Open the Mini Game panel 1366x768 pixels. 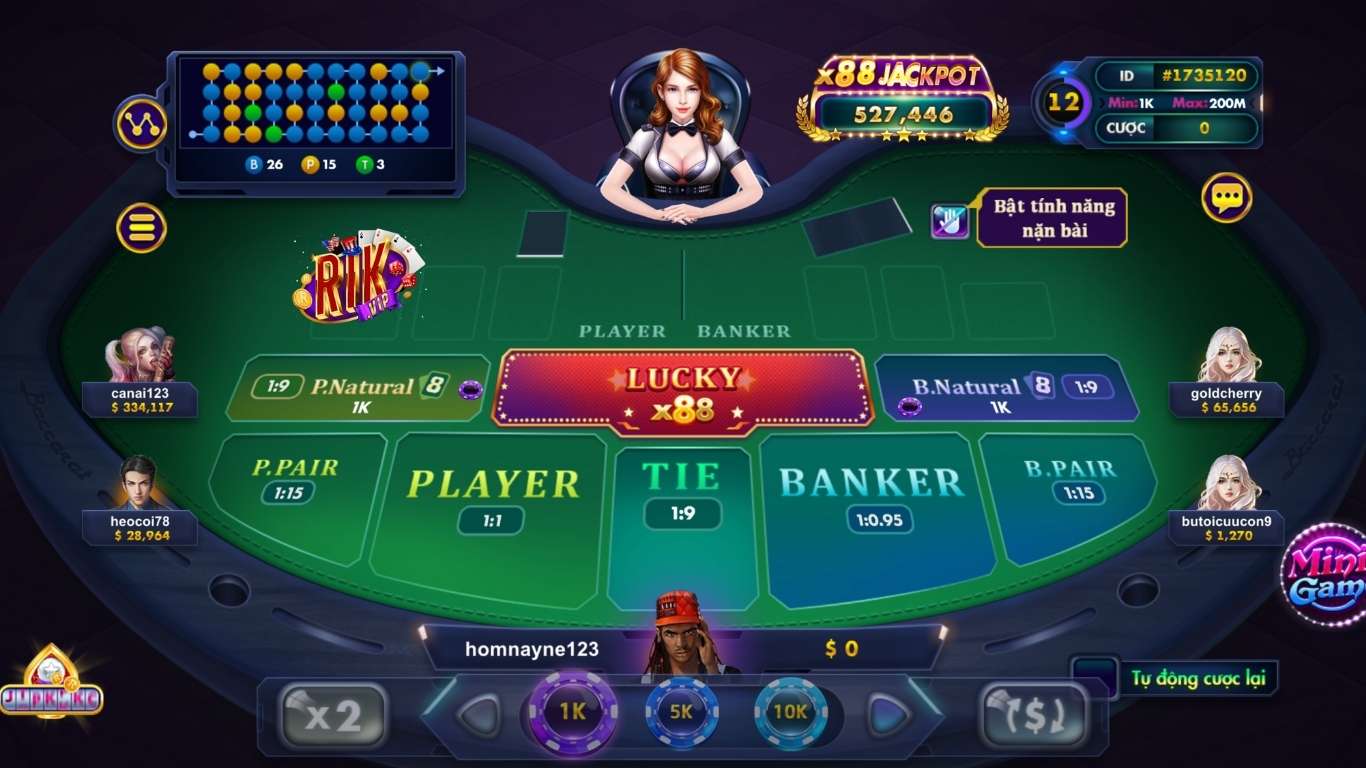(x=1325, y=575)
